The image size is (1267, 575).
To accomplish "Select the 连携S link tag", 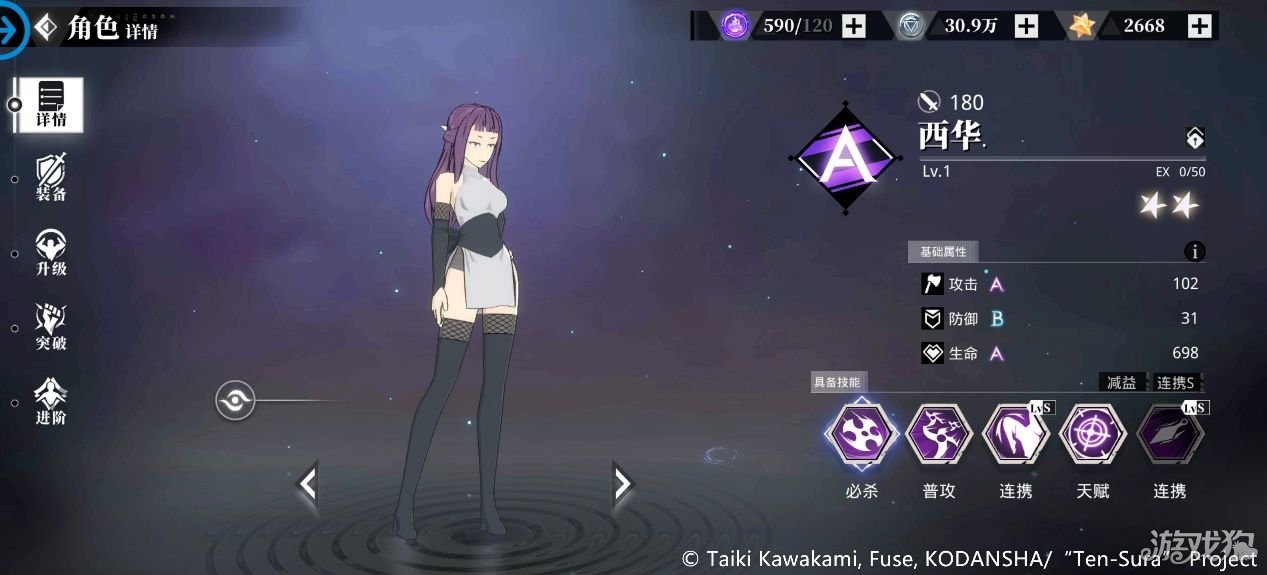I will 1176,382.
